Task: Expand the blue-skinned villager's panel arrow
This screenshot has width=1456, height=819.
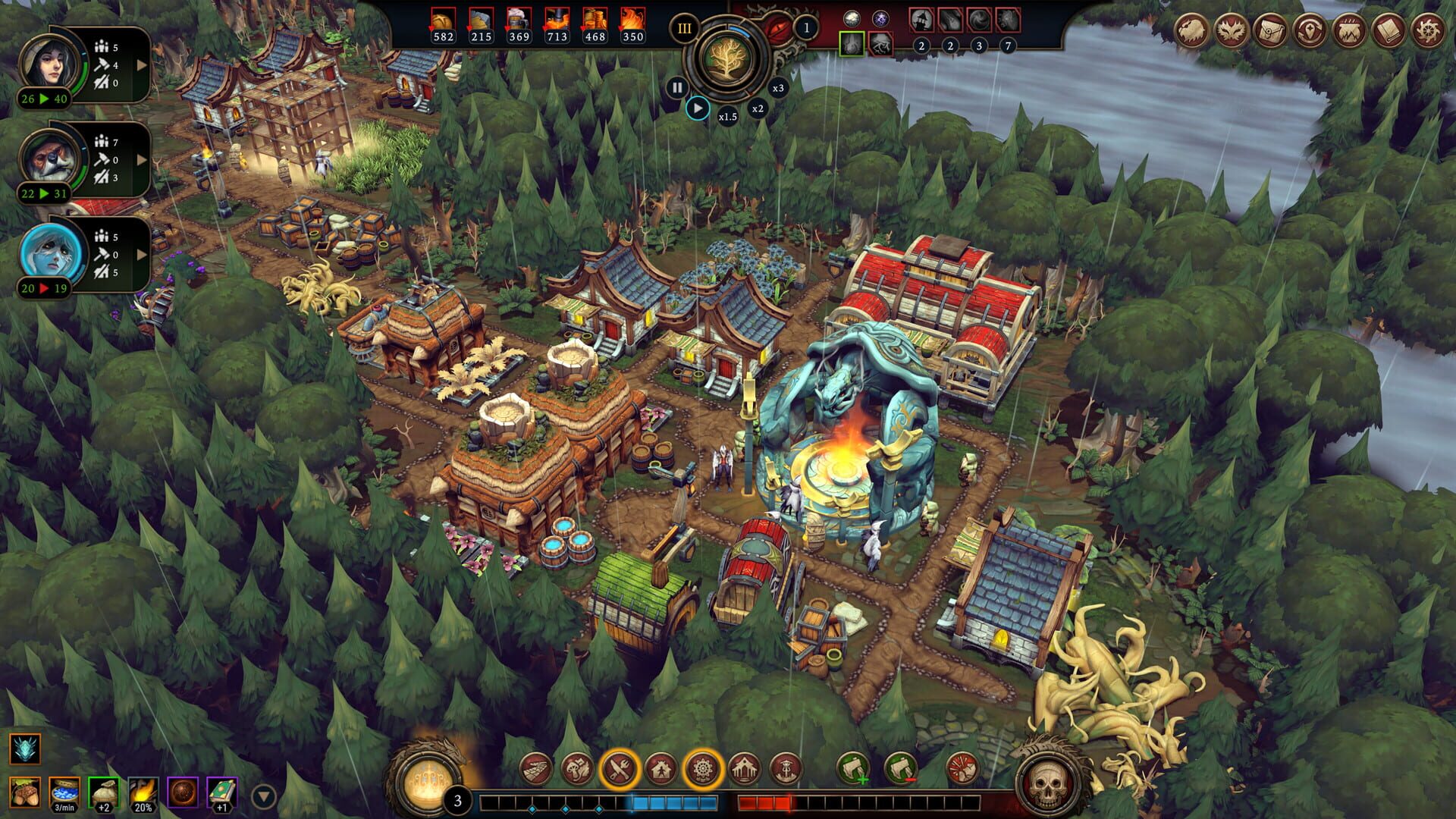Action: [x=142, y=254]
